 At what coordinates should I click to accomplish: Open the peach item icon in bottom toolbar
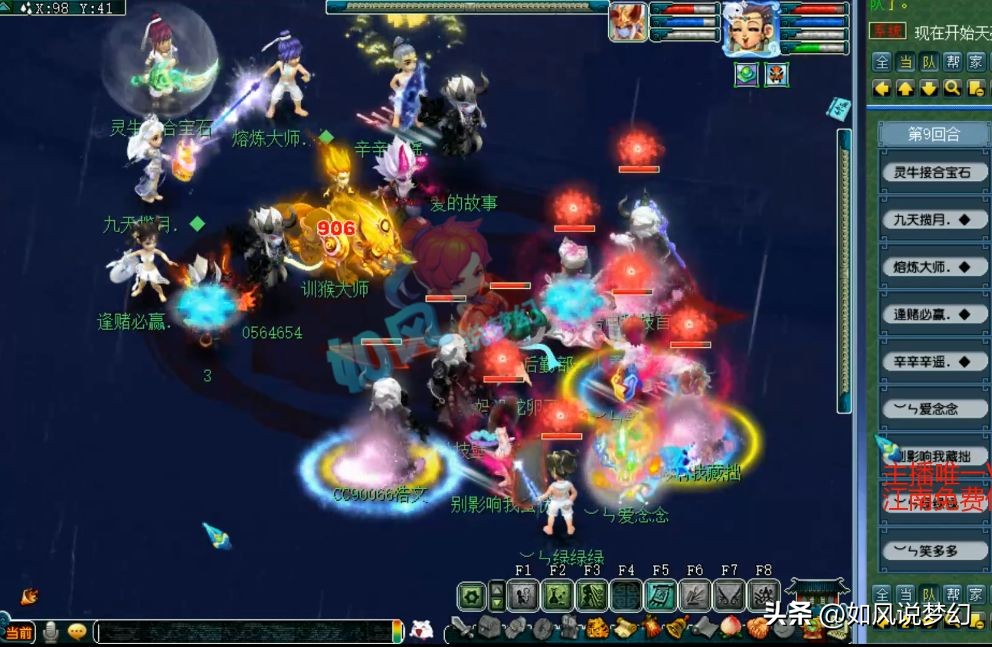[x=731, y=628]
